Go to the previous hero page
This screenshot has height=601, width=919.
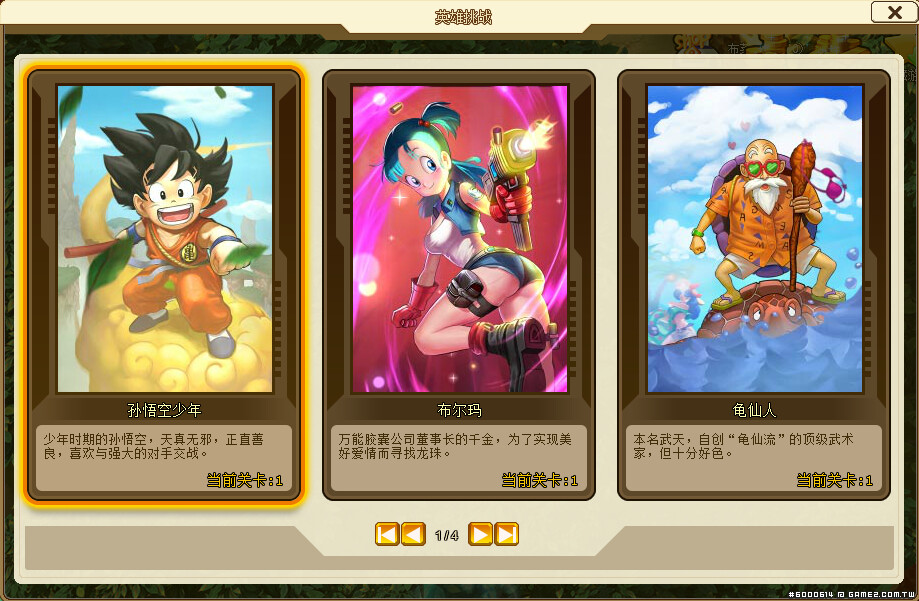click(x=413, y=534)
